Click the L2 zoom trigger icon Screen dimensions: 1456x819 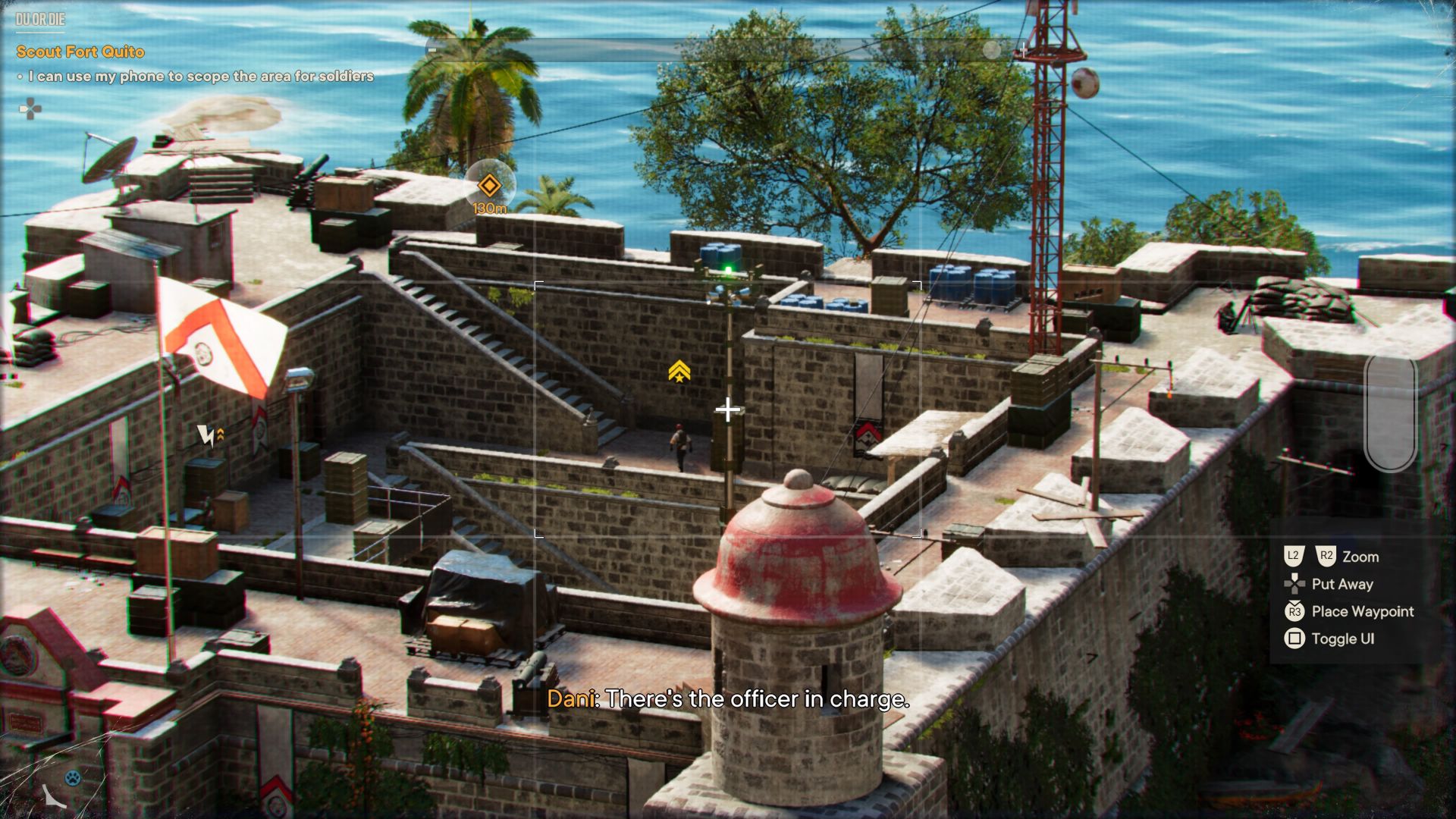point(1294,556)
